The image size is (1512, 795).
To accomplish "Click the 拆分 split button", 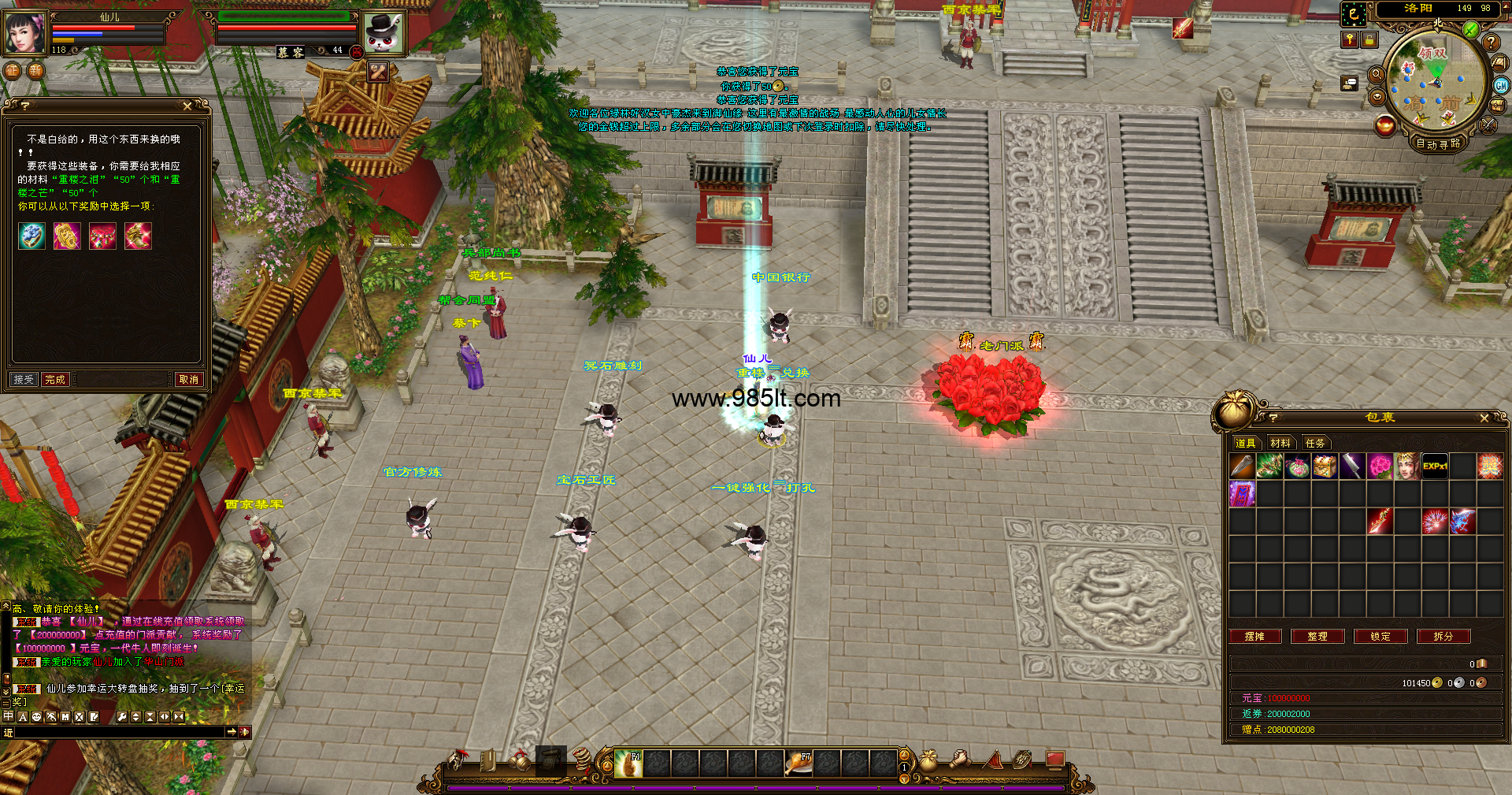I will (x=1443, y=637).
